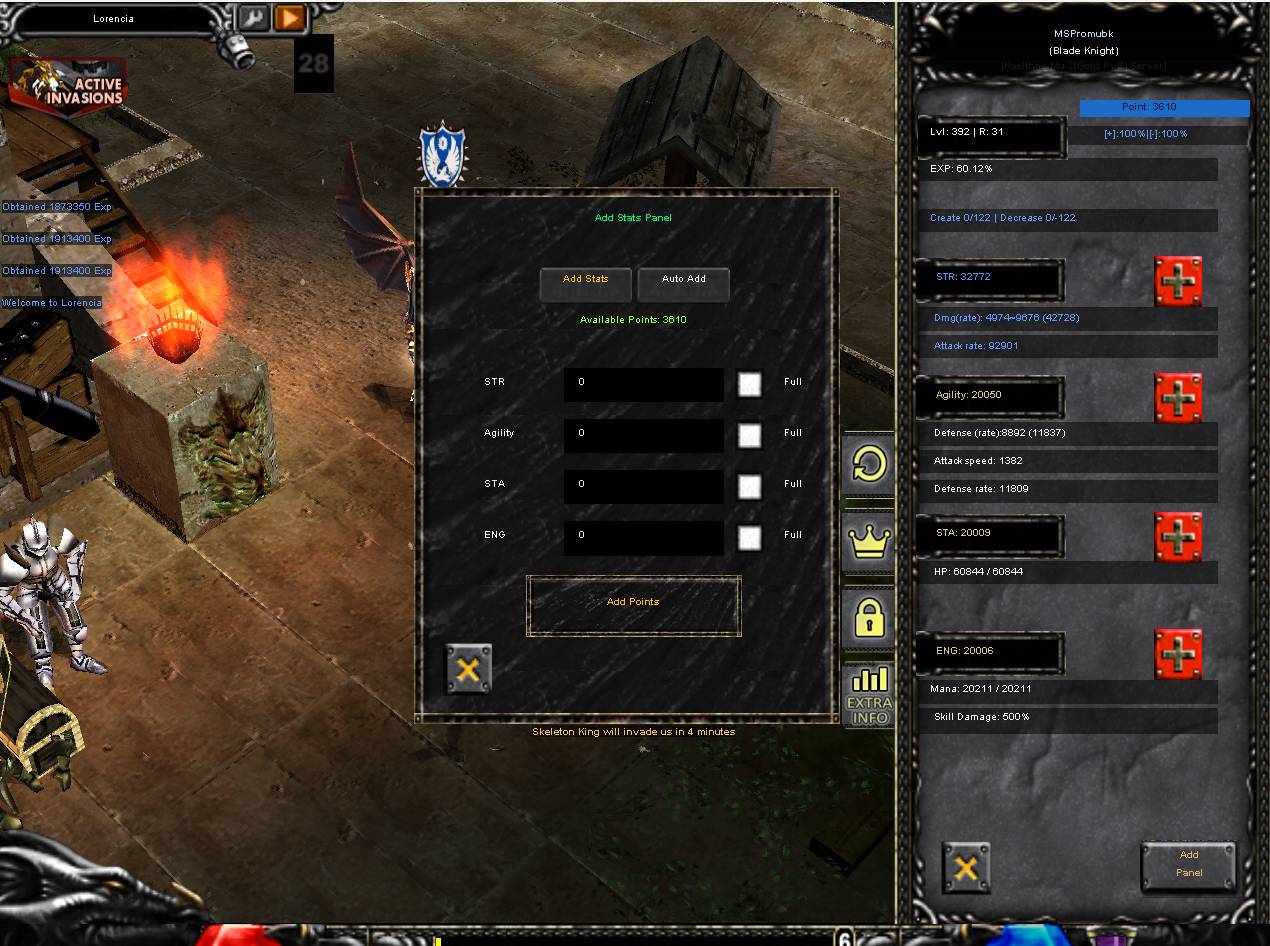Increase Agility using the red plus button

[1178, 398]
